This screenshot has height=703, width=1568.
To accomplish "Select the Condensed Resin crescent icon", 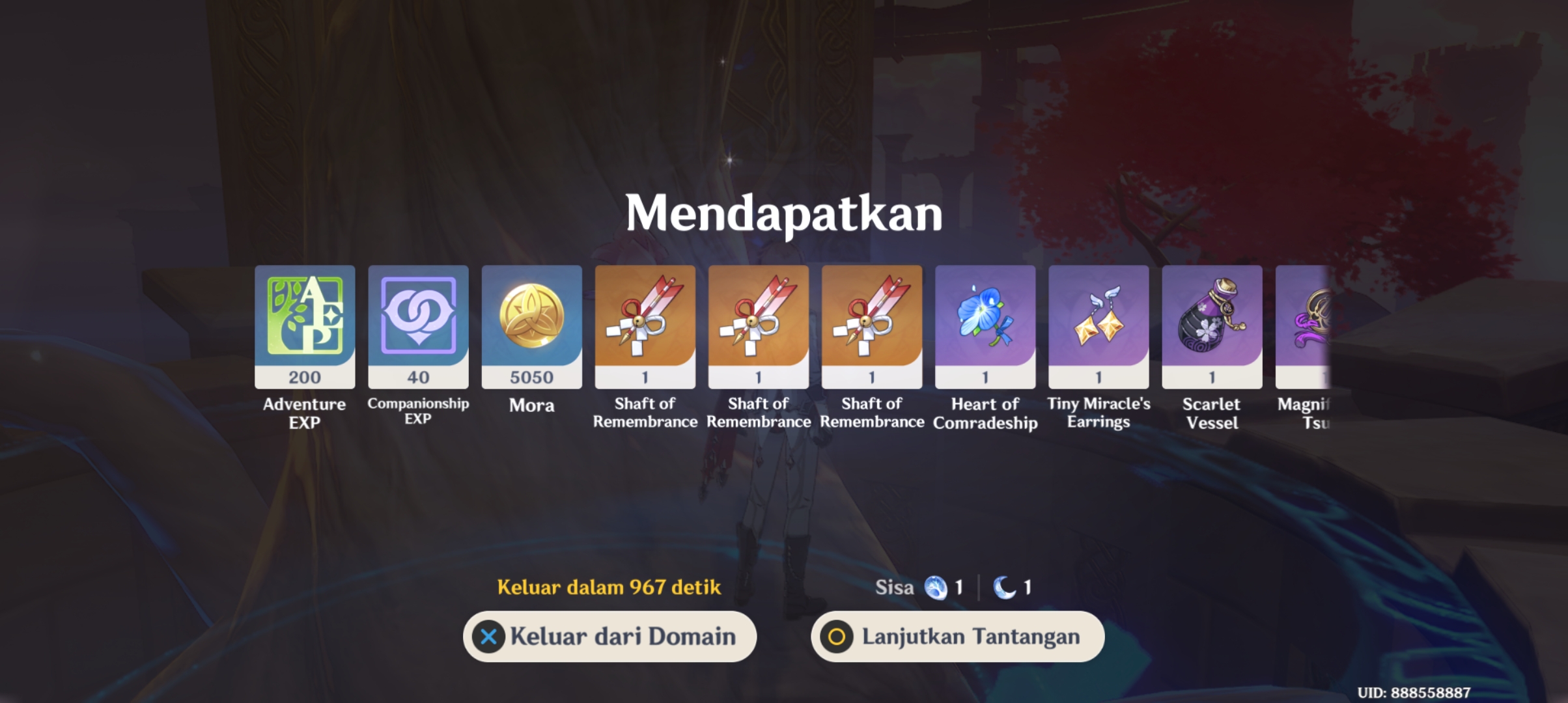I will click(x=1005, y=586).
